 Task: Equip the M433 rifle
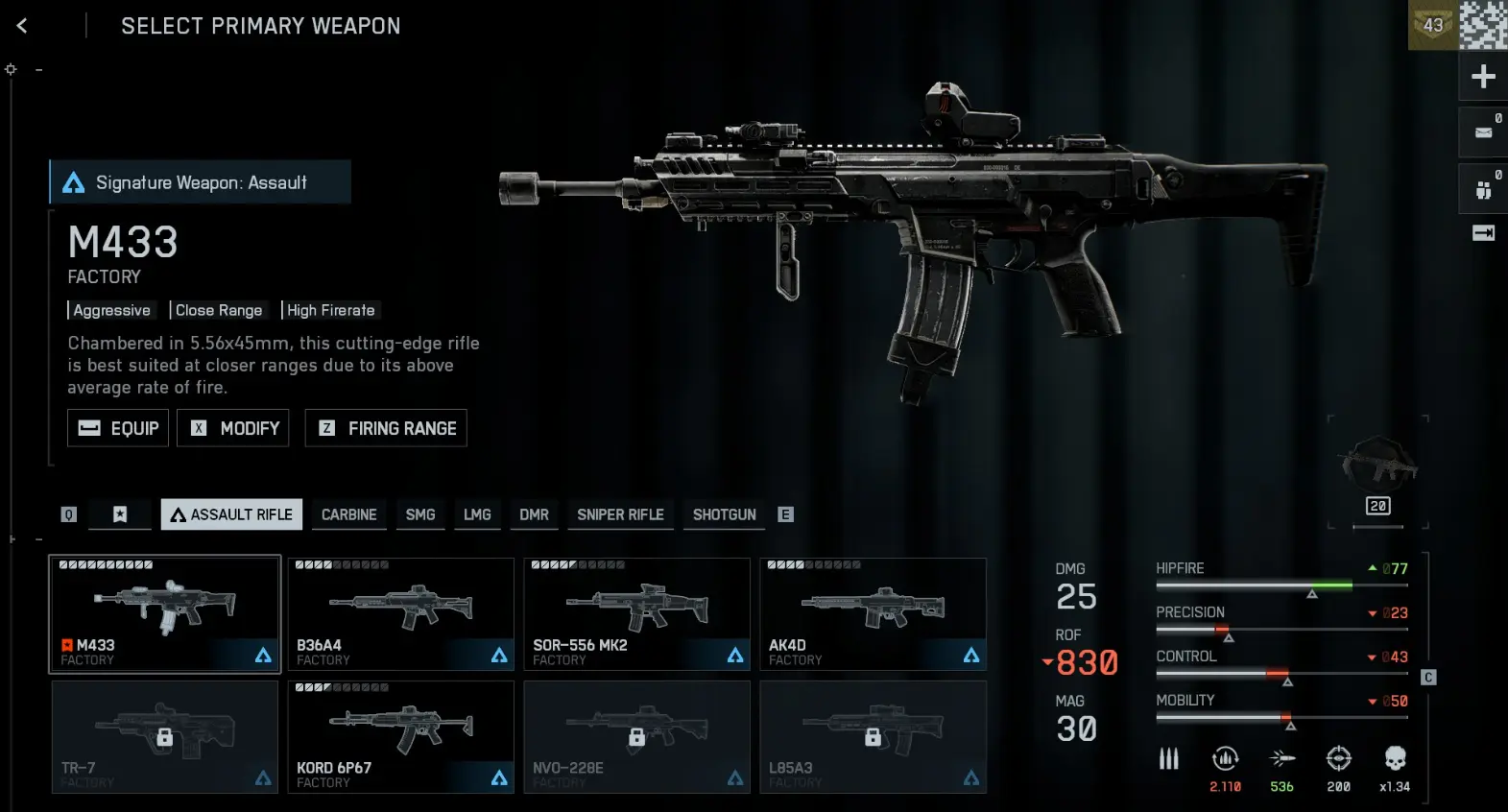pos(118,428)
